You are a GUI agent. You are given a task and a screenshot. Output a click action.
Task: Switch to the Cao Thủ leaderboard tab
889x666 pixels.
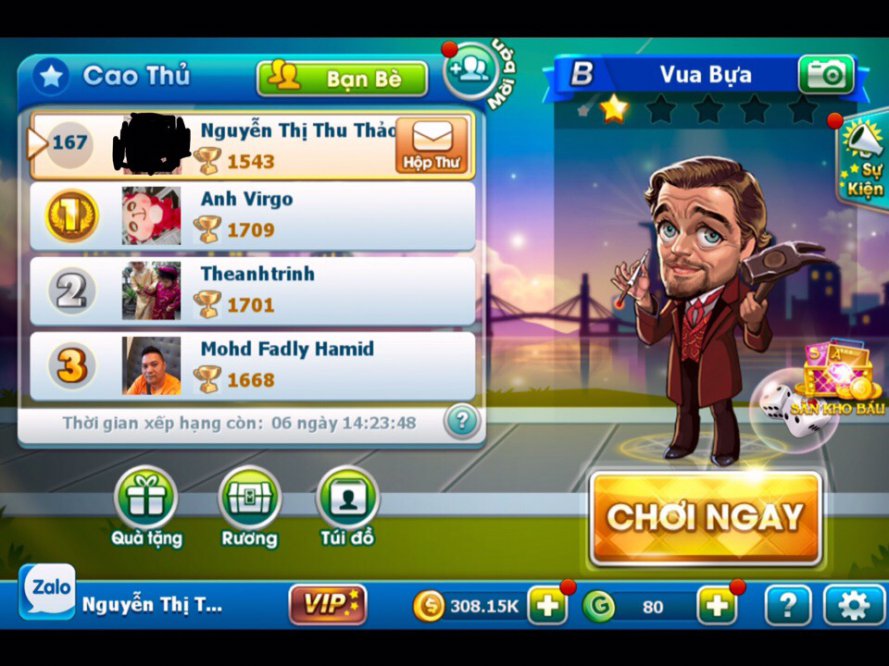tap(112, 76)
